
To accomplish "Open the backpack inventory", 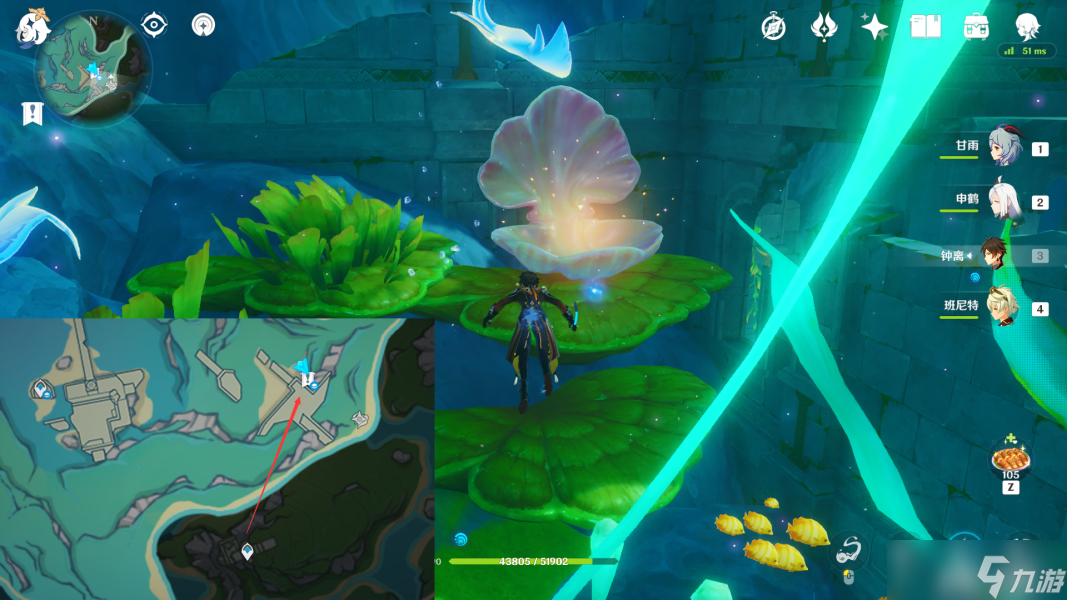I will point(976,27).
